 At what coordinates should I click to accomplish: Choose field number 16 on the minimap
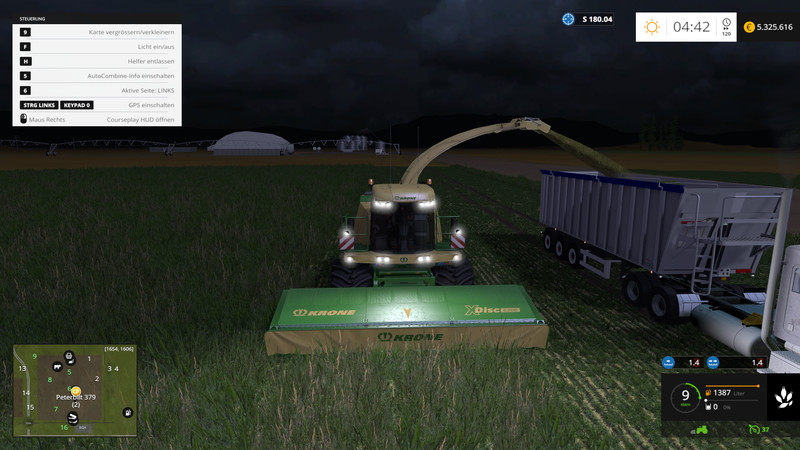pos(64,428)
